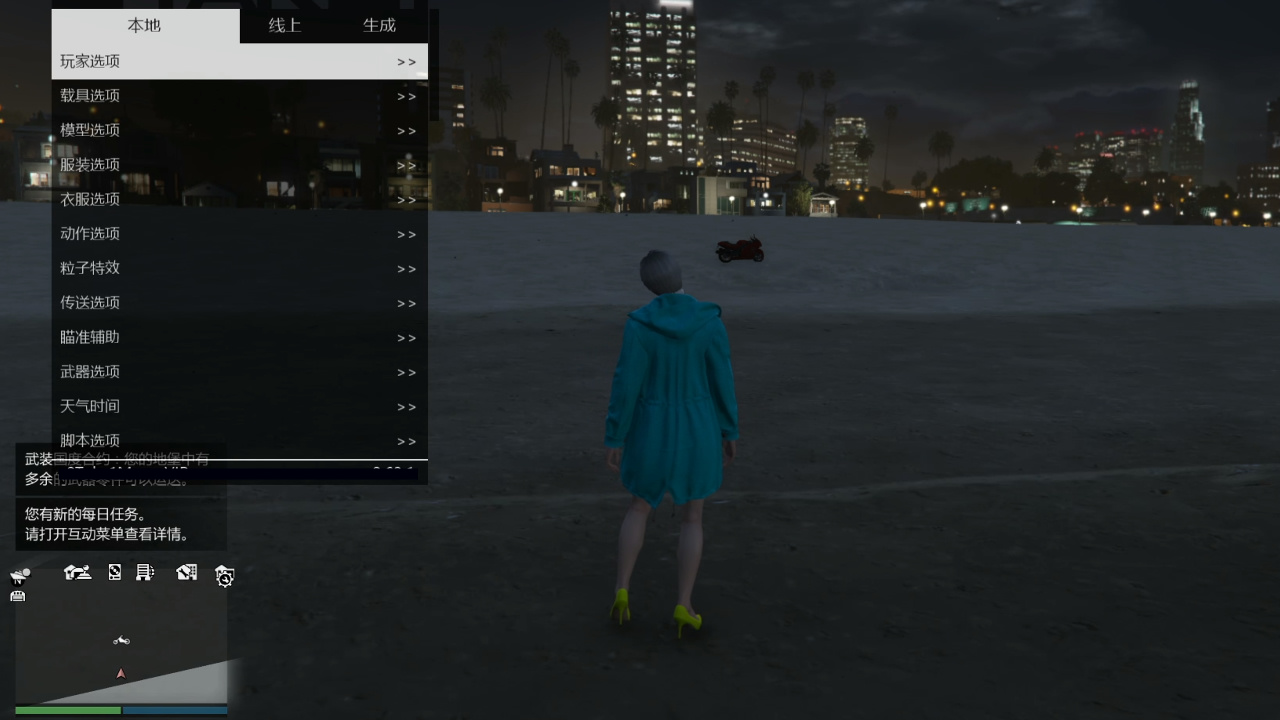Open 天气时间 settings
The image size is (1280, 720).
click(x=239, y=406)
